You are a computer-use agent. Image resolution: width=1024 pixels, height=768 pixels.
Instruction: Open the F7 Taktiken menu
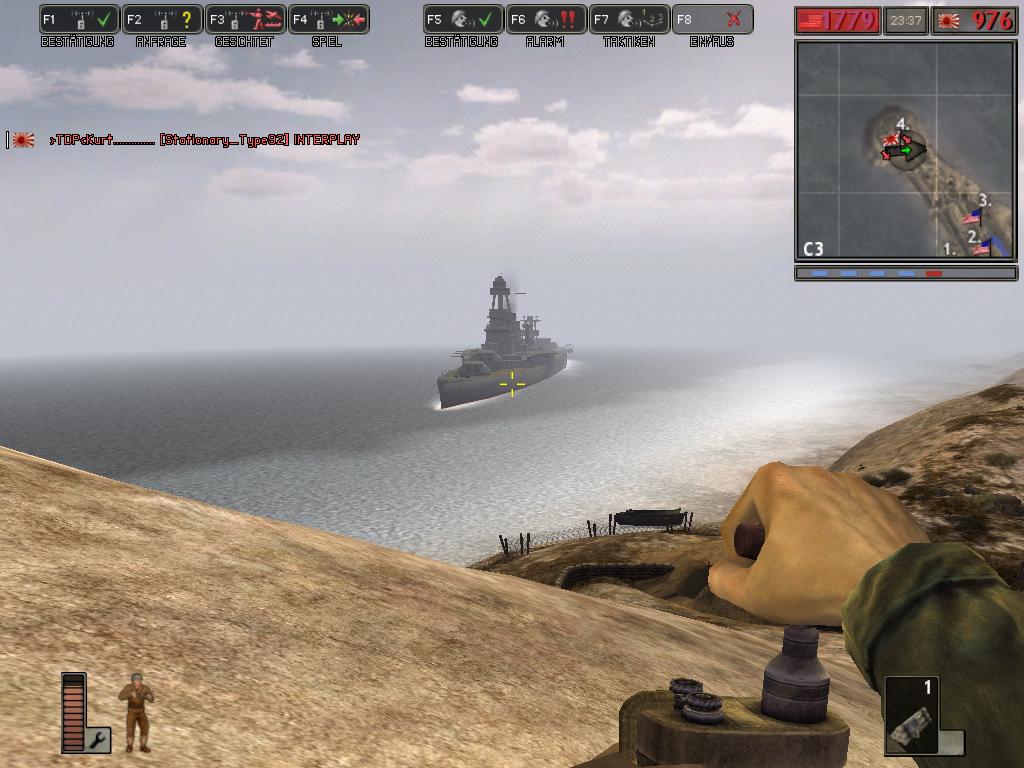[x=629, y=19]
